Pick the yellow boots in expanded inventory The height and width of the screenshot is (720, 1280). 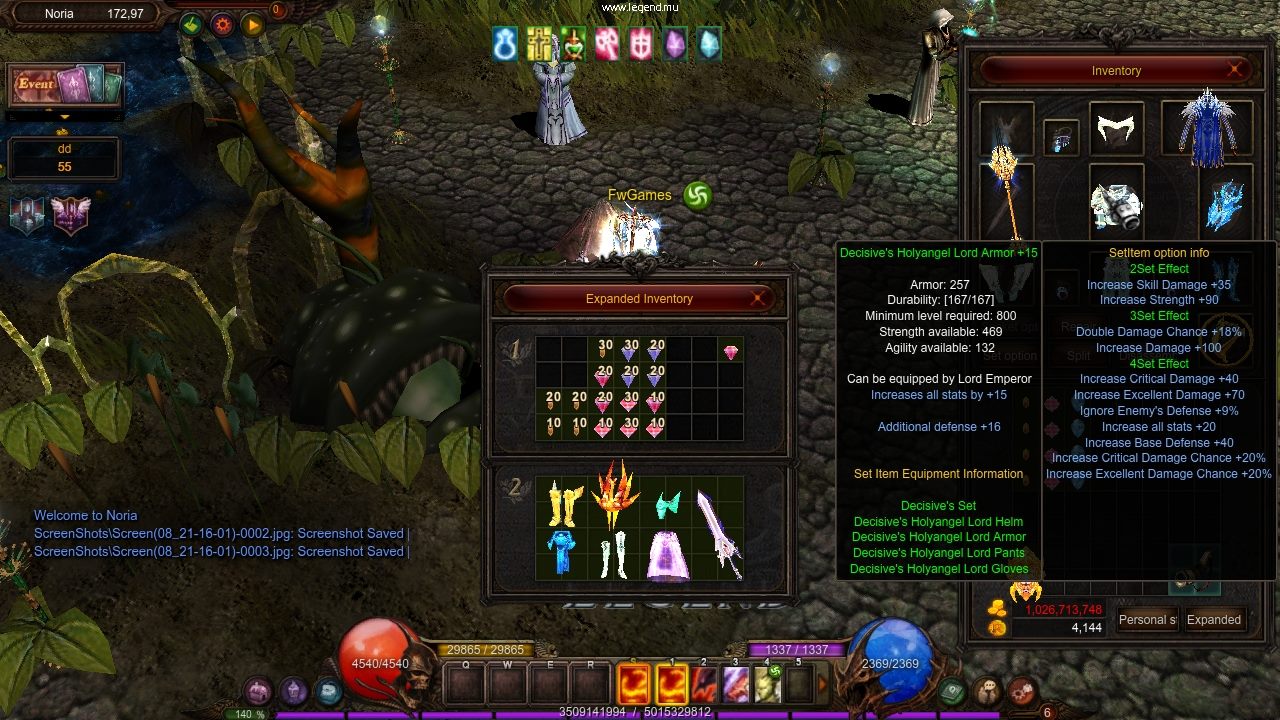[x=564, y=503]
